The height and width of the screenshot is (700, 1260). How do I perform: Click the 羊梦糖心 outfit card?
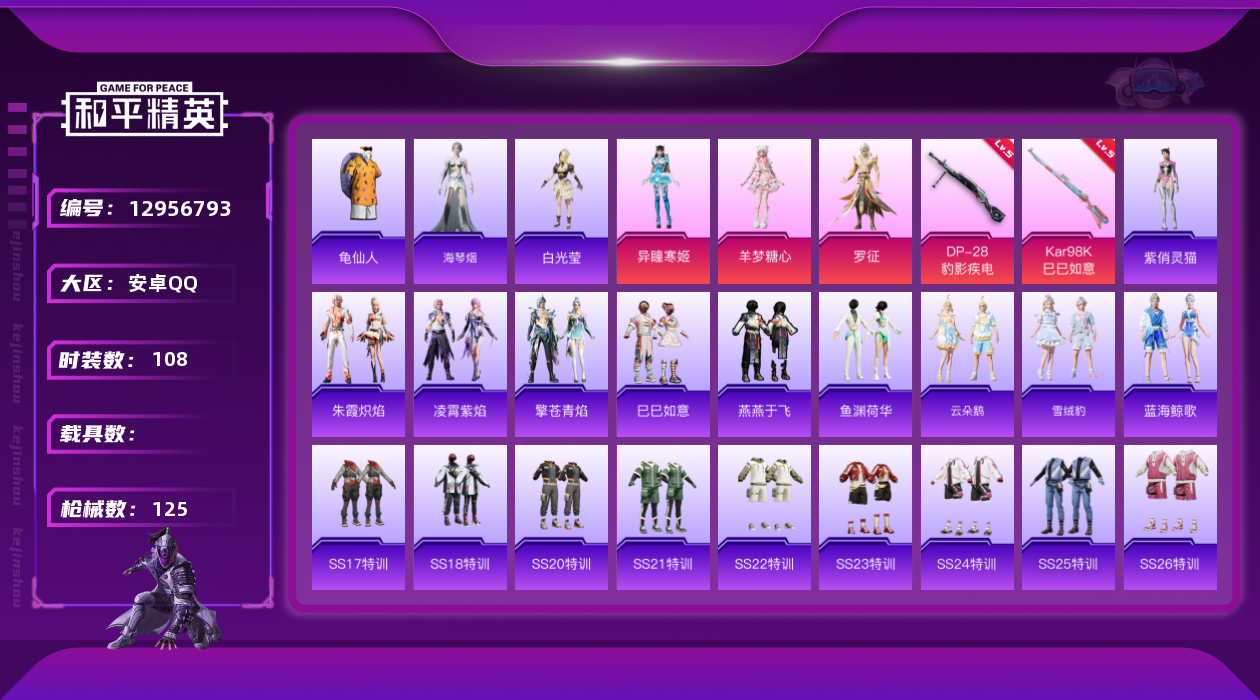764,210
